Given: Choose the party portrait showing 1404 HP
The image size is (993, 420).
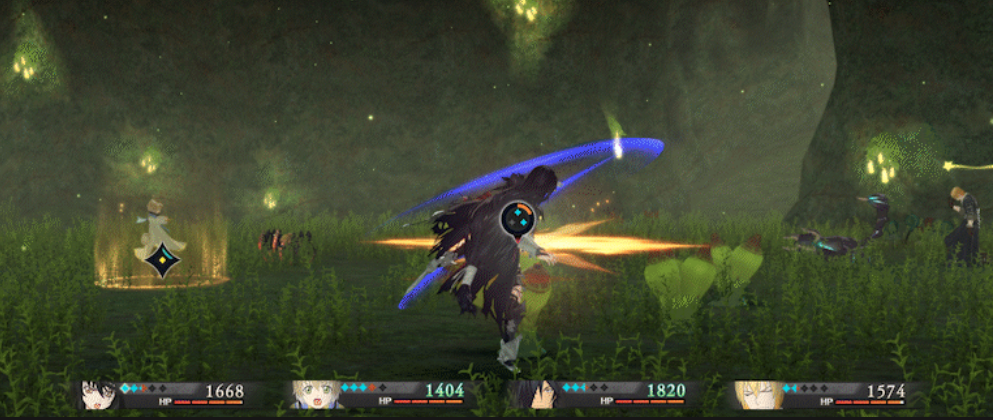Looking at the screenshot, I should coord(316,394).
